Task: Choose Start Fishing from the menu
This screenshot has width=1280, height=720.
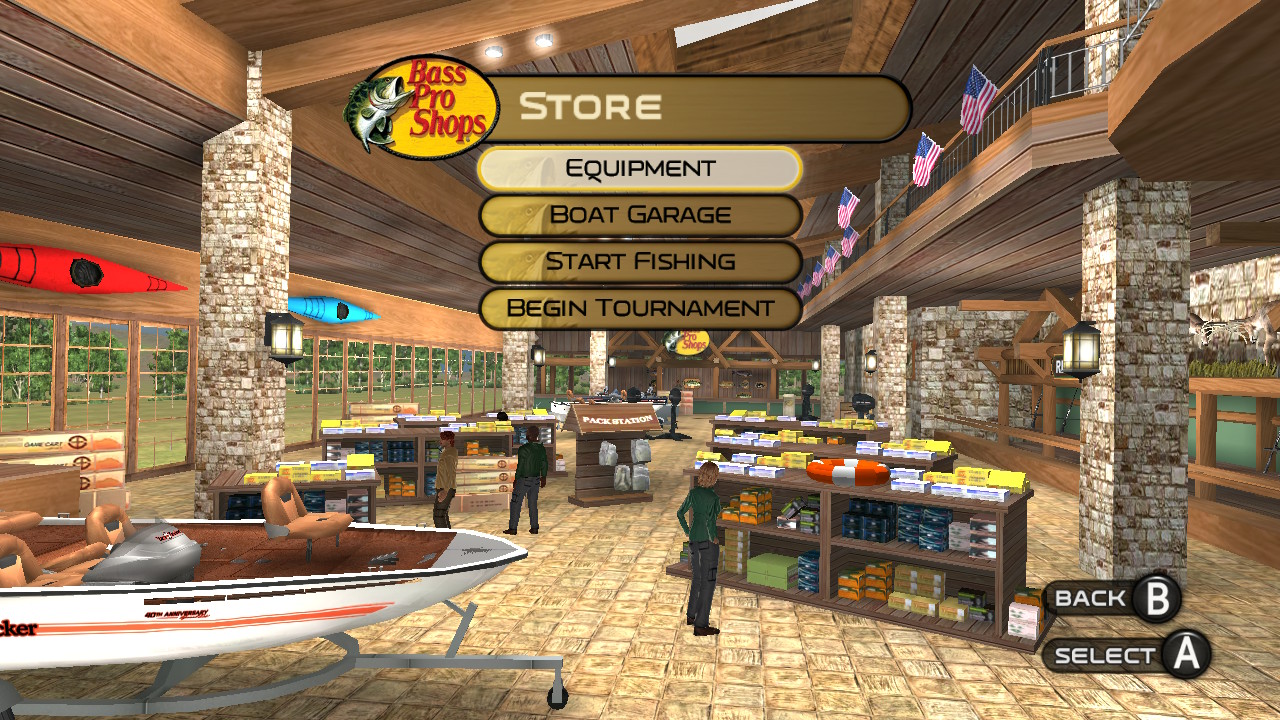Action: click(x=640, y=261)
